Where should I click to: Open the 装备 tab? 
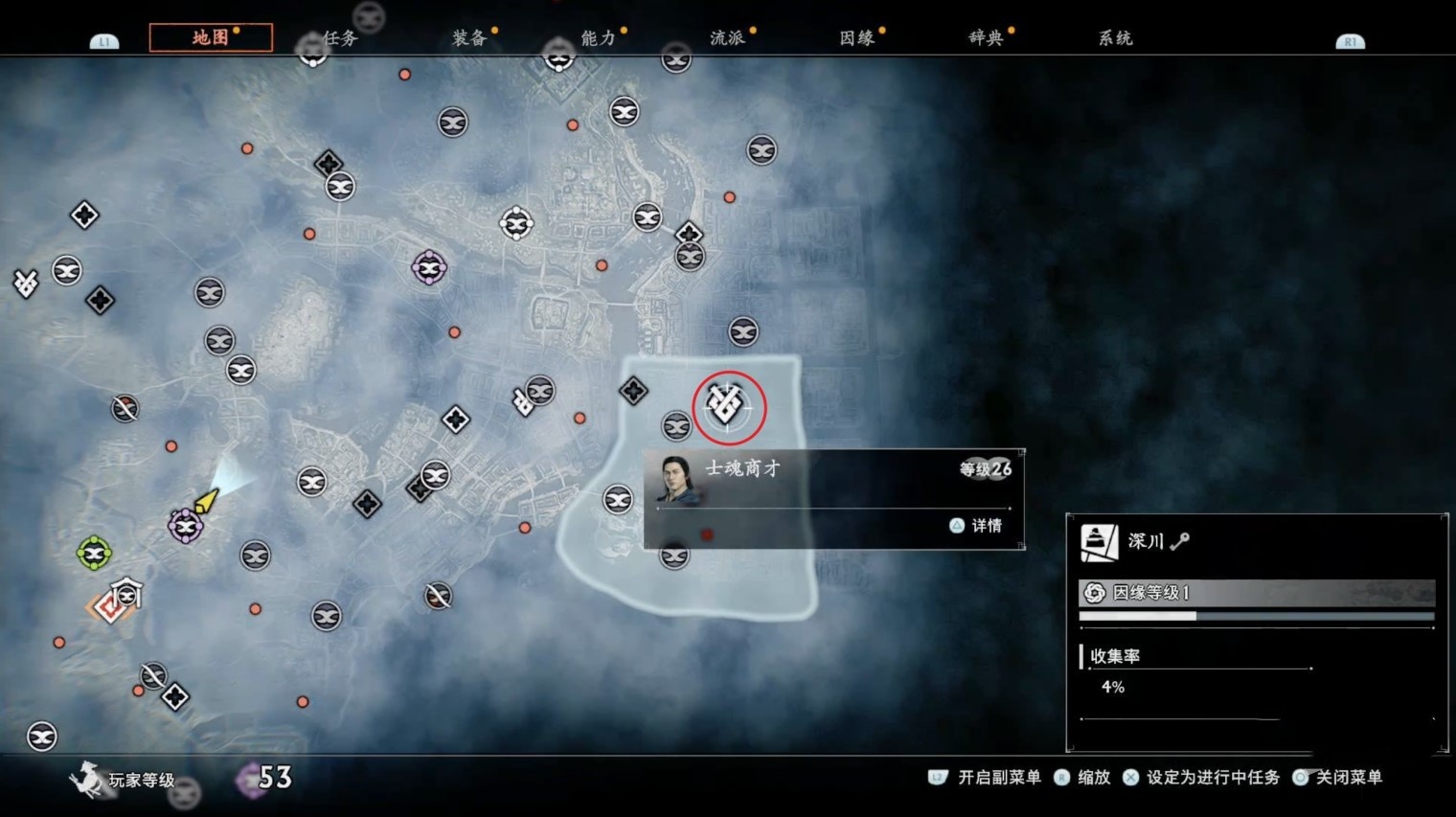(x=469, y=38)
